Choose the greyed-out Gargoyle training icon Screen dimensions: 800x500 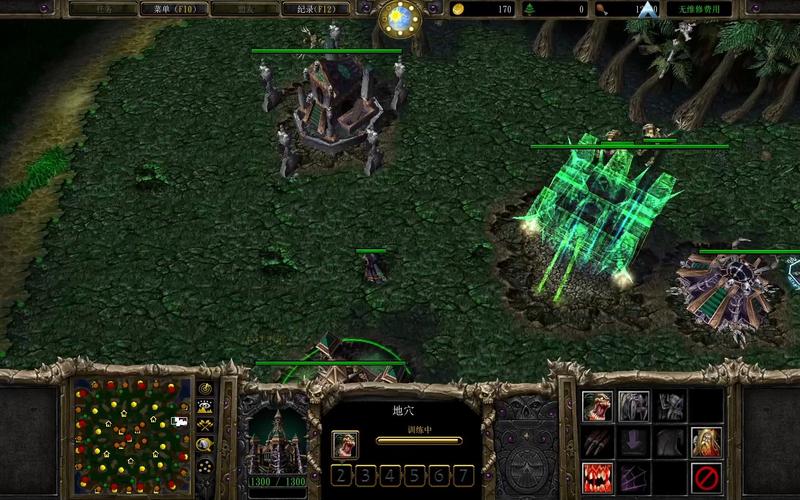coord(670,406)
